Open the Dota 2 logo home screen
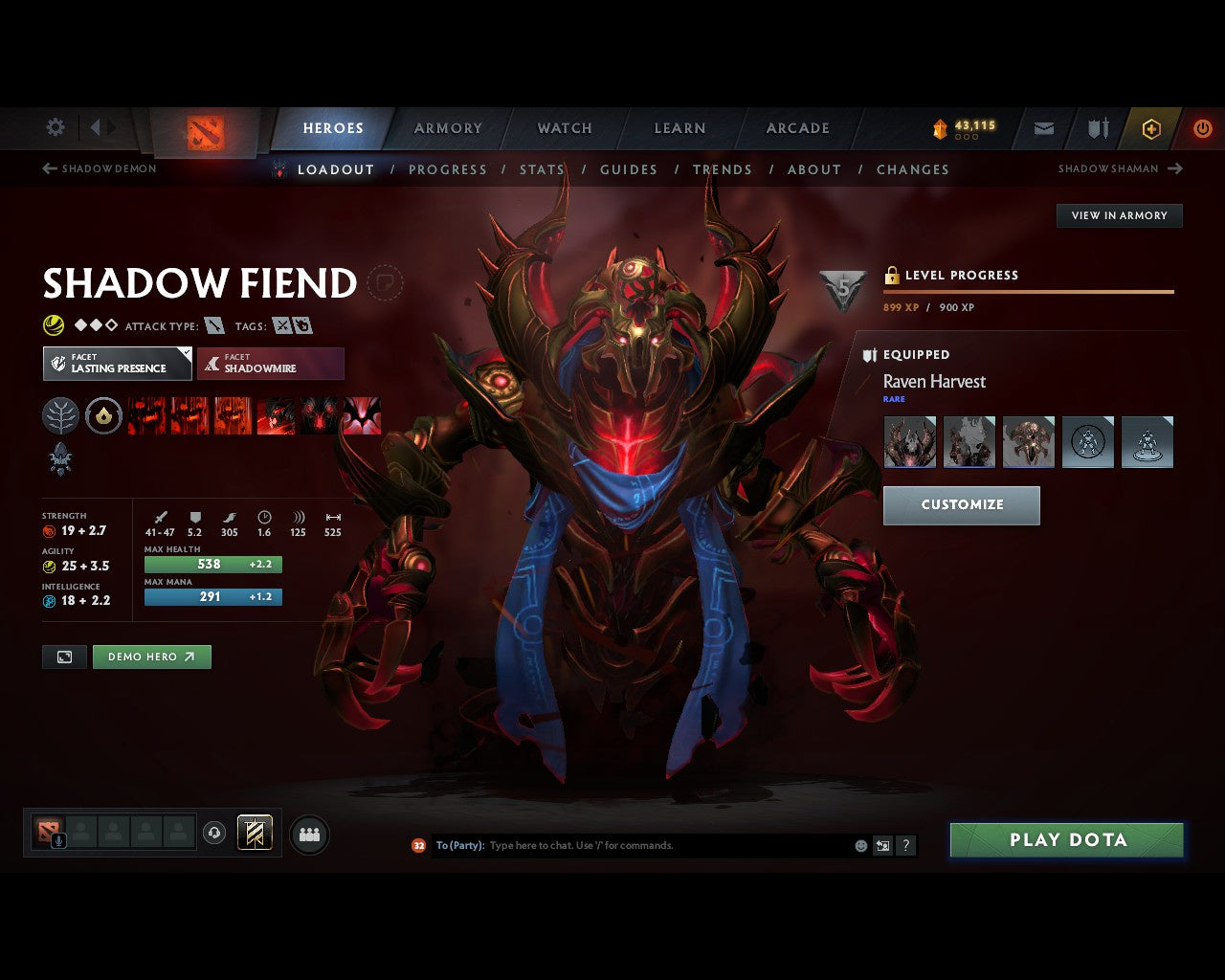The image size is (1225, 980). point(204,131)
